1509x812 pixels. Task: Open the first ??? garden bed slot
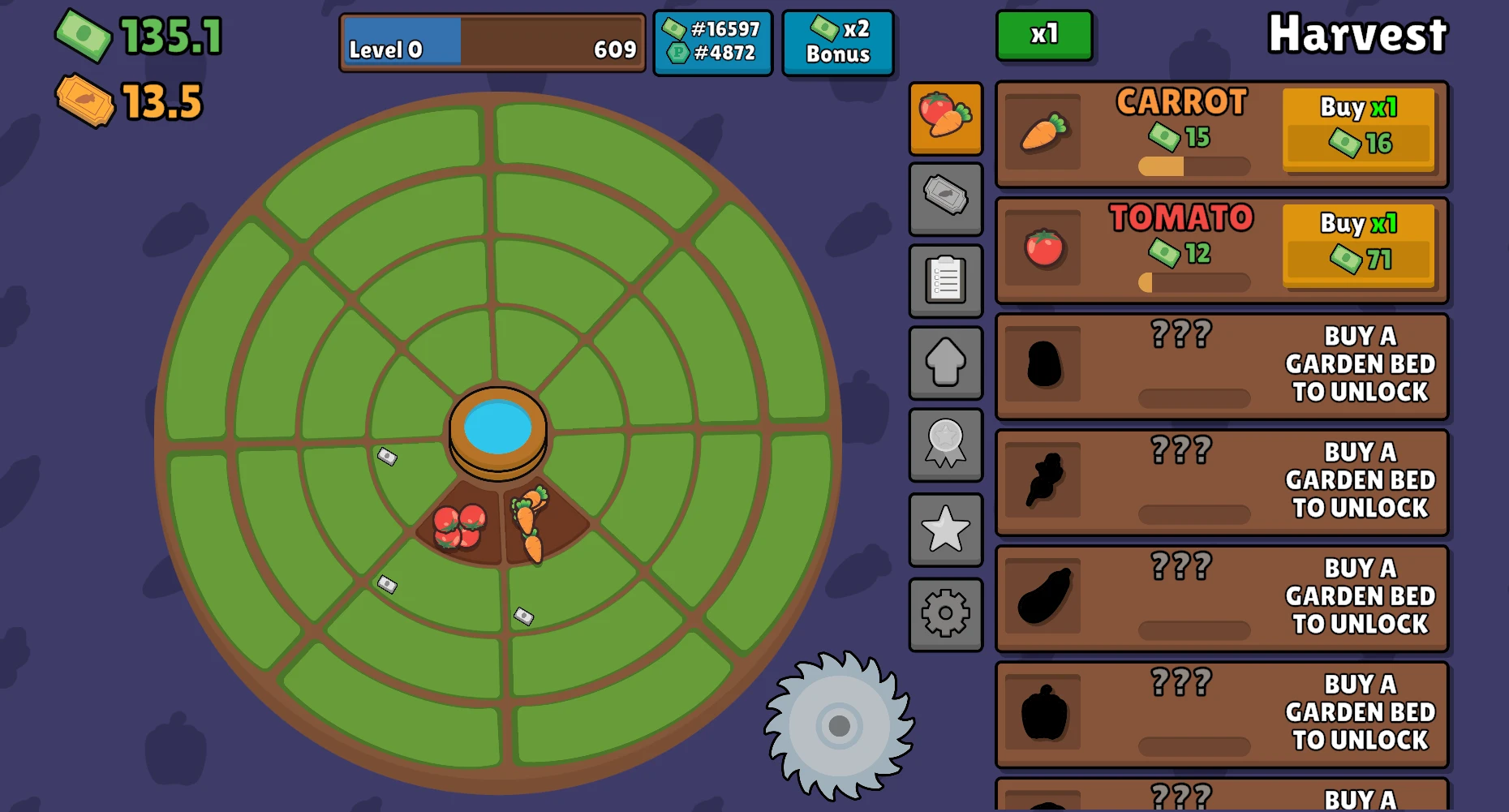(x=1220, y=366)
